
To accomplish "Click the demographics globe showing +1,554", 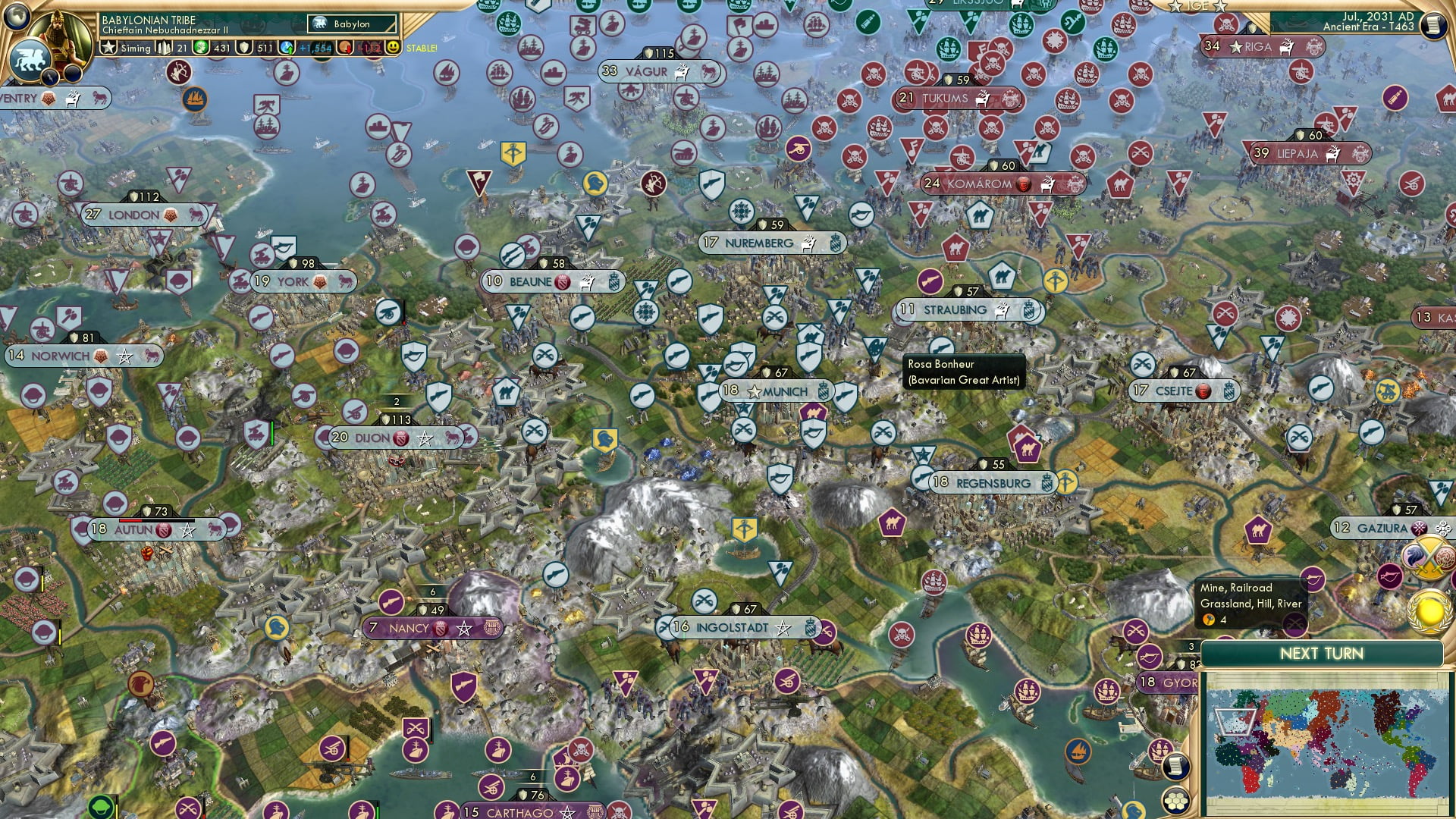I will (286, 49).
